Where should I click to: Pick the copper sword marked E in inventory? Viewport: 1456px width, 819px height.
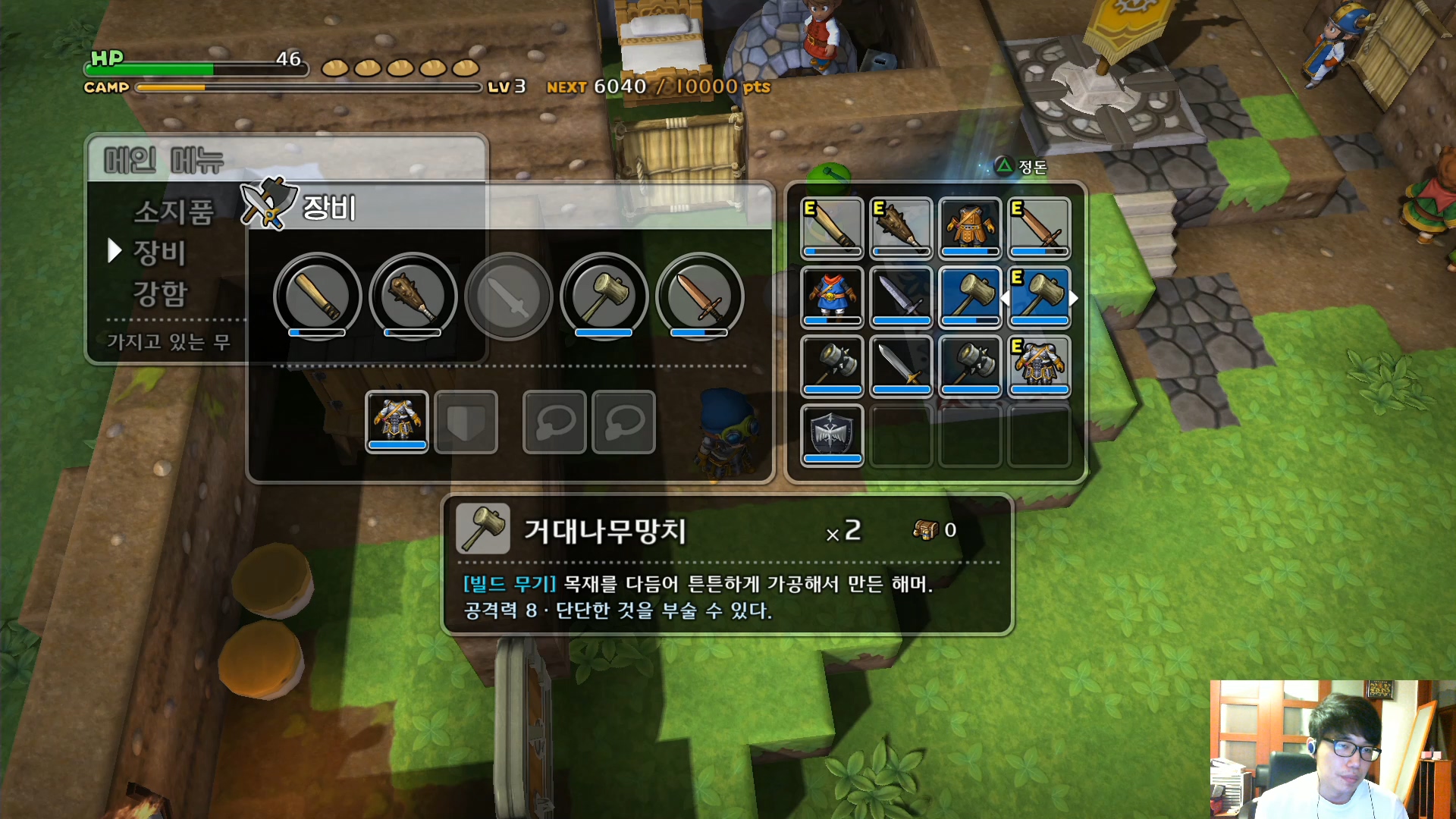click(1039, 227)
